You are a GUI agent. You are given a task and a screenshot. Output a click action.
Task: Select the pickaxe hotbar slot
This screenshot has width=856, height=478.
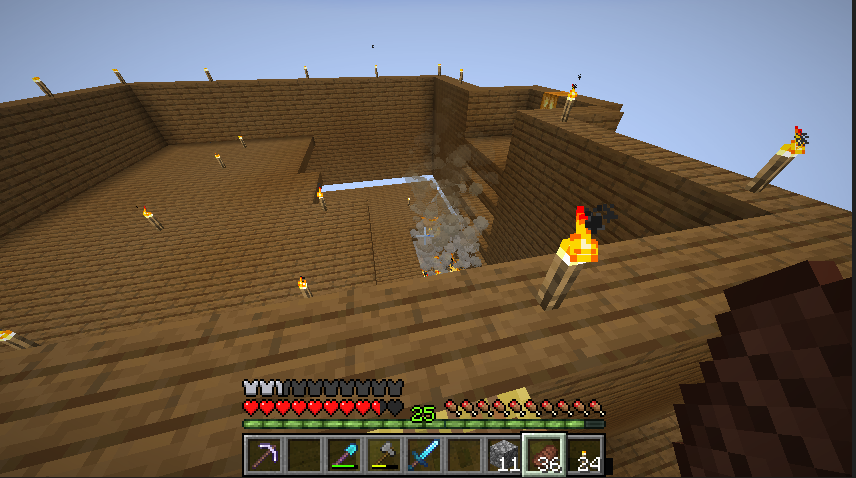point(263,455)
